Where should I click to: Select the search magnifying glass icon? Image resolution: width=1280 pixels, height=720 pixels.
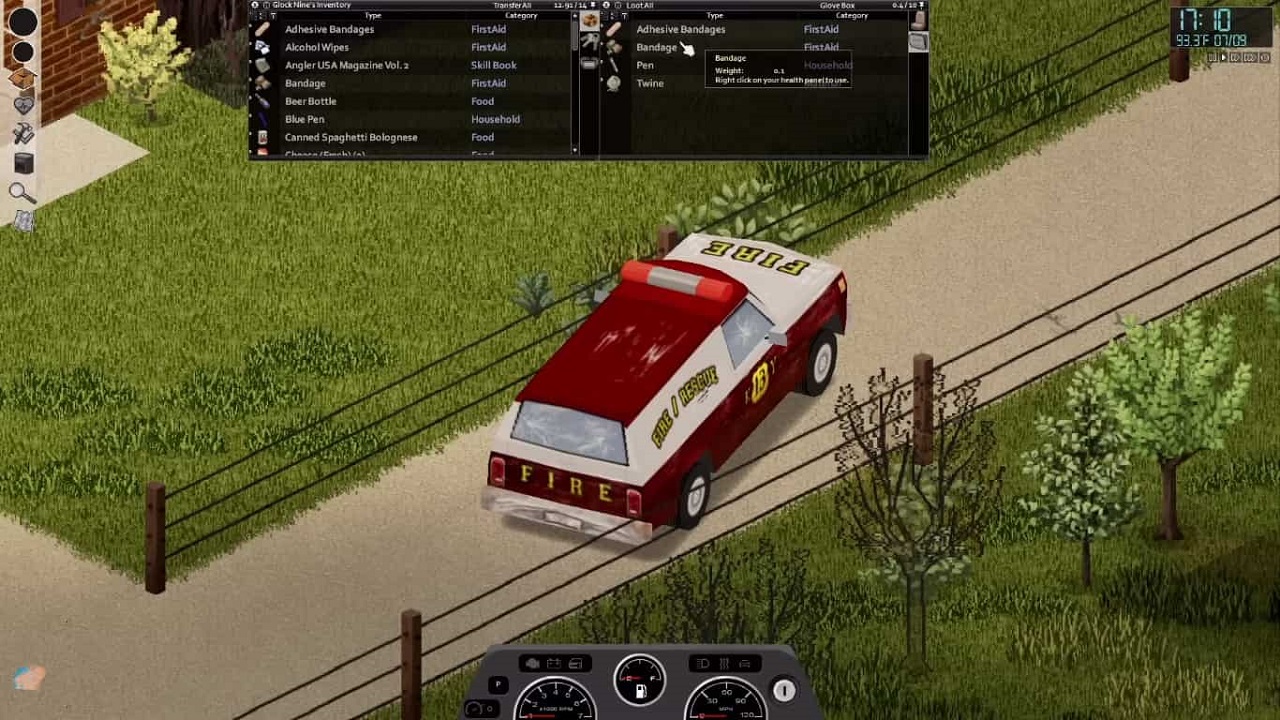22,192
